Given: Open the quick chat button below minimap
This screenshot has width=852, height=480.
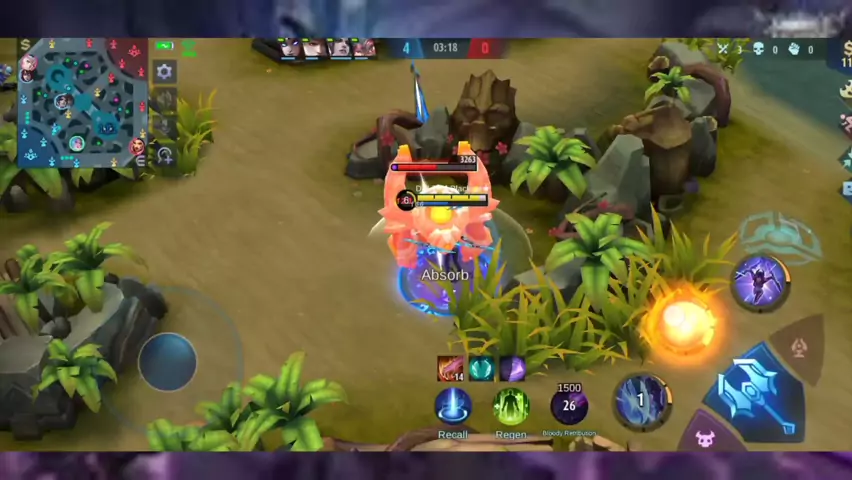Looking at the screenshot, I should pyautogui.click(x=165, y=155).
